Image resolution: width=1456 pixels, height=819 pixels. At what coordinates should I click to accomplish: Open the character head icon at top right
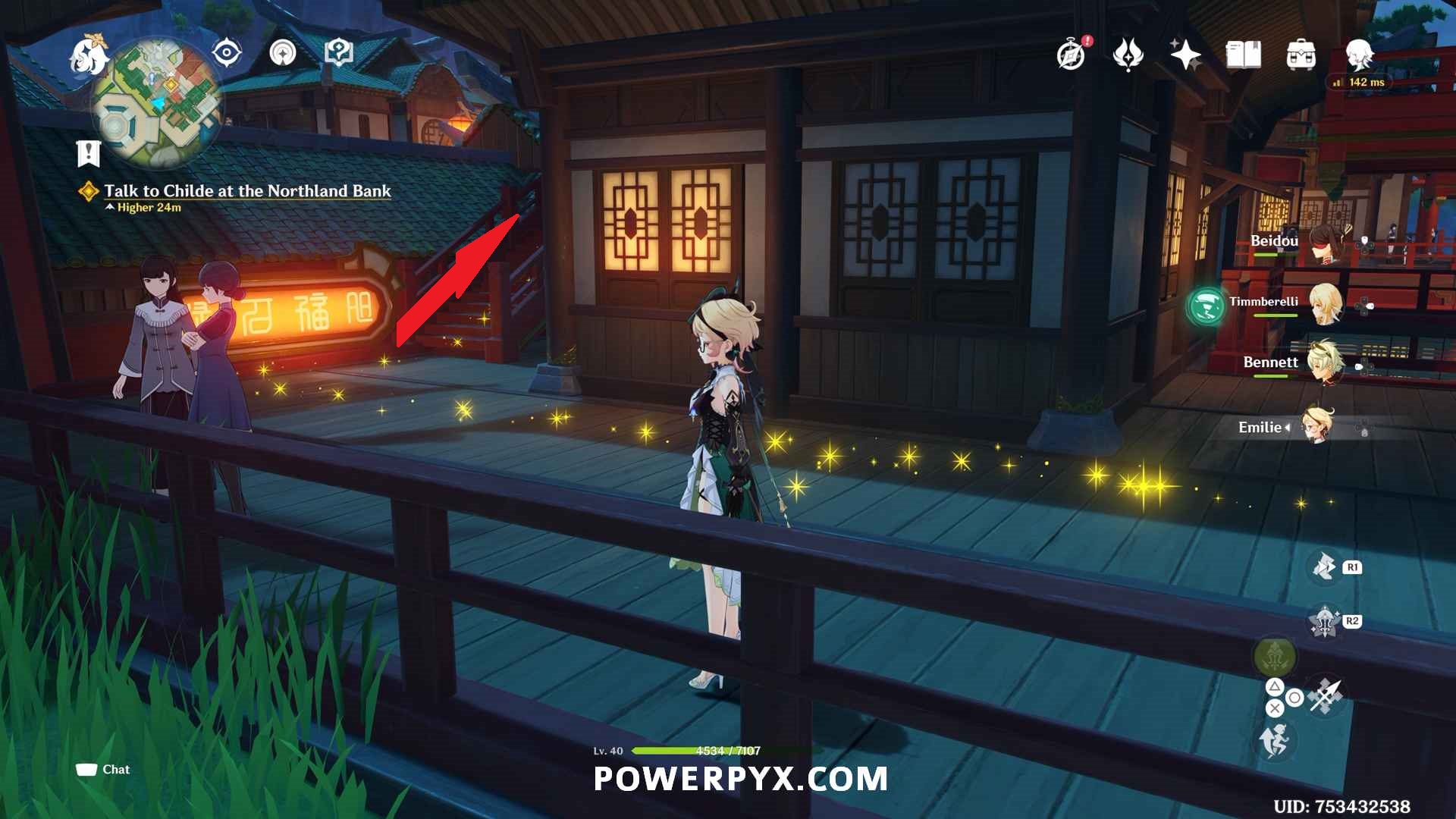1358,55
